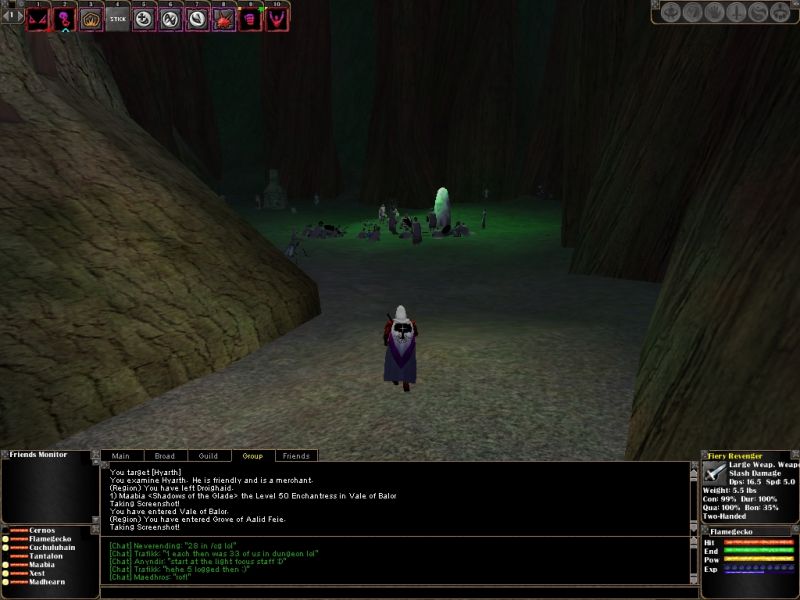The width and height of the screenshot is (800, 600).
Task: Use the STICK hotbar slot
Action: click(118, 18)
